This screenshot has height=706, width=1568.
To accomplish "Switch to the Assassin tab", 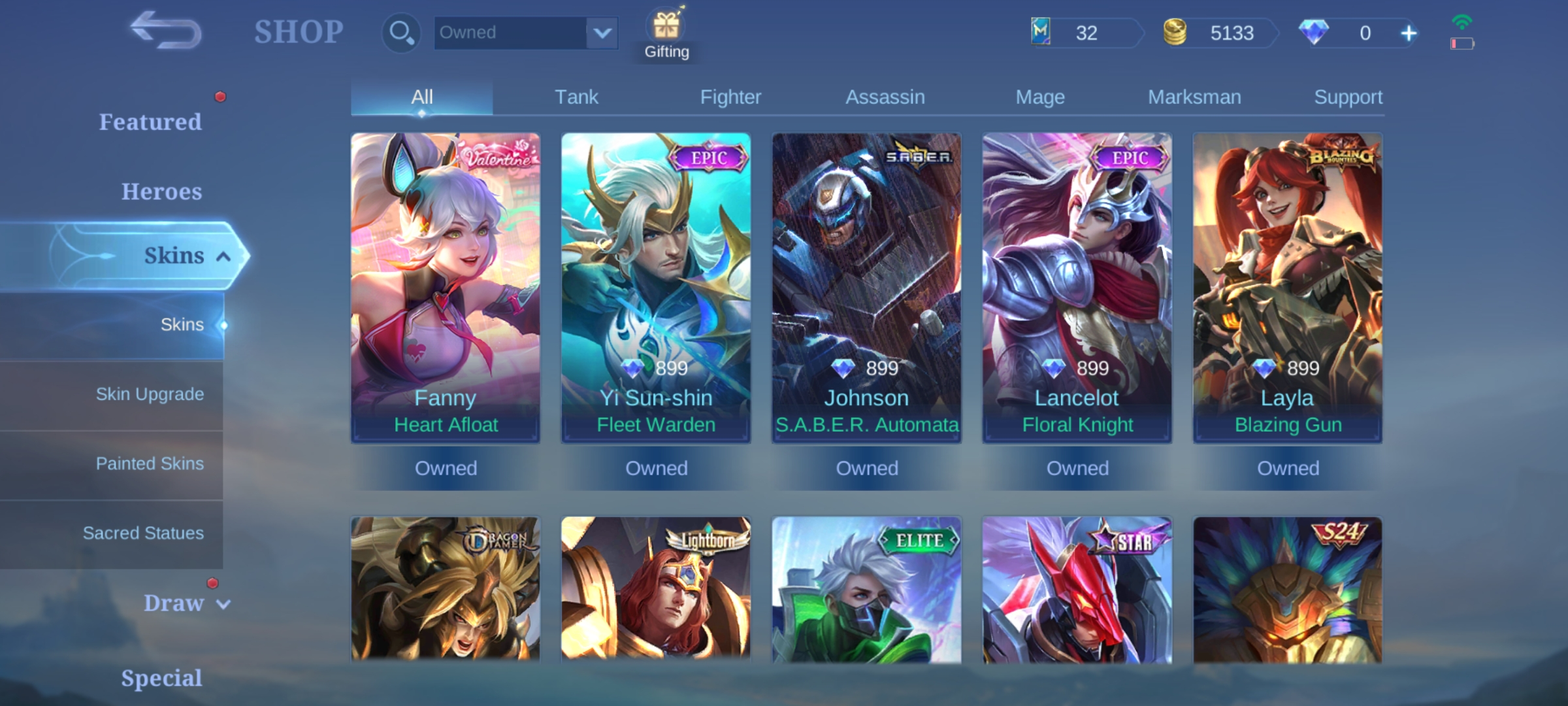I will pyautogui.click(x=885, y=96).
